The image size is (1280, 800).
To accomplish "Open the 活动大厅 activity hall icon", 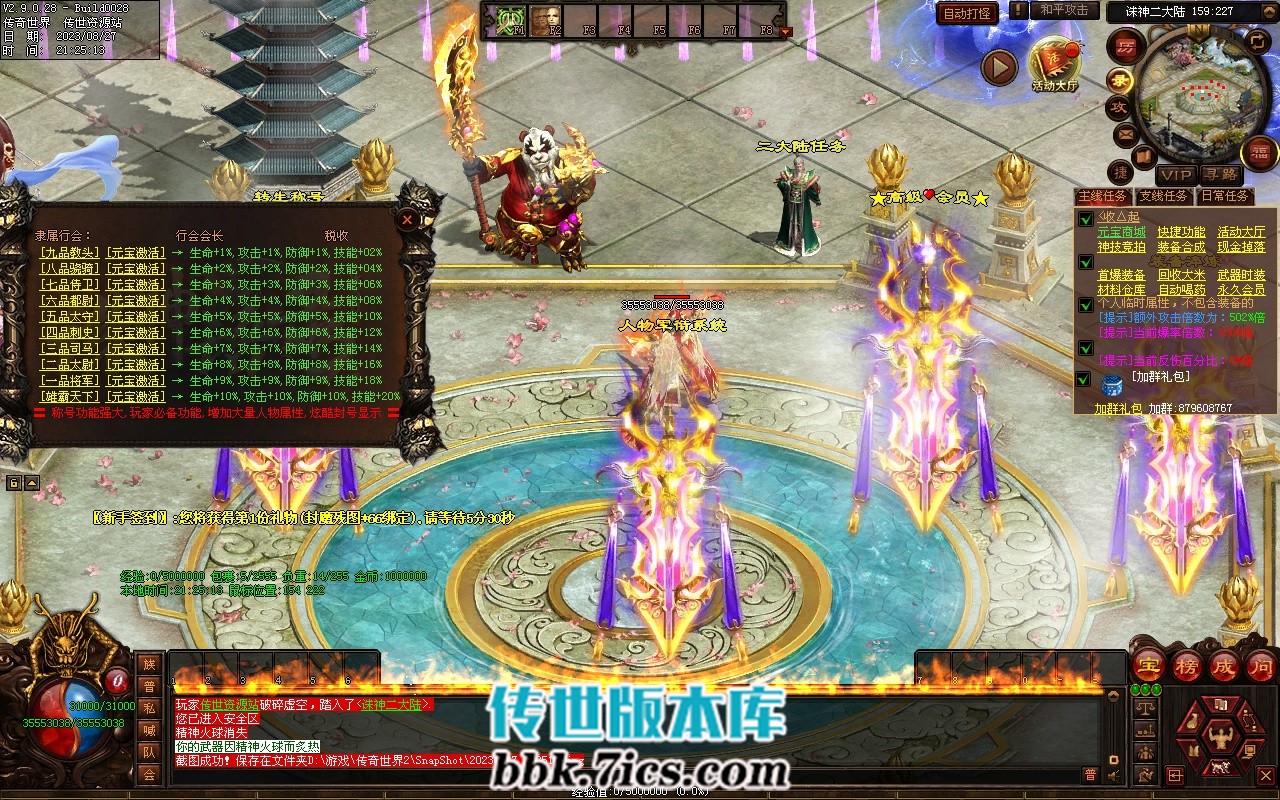I will tap(1055, 62).
